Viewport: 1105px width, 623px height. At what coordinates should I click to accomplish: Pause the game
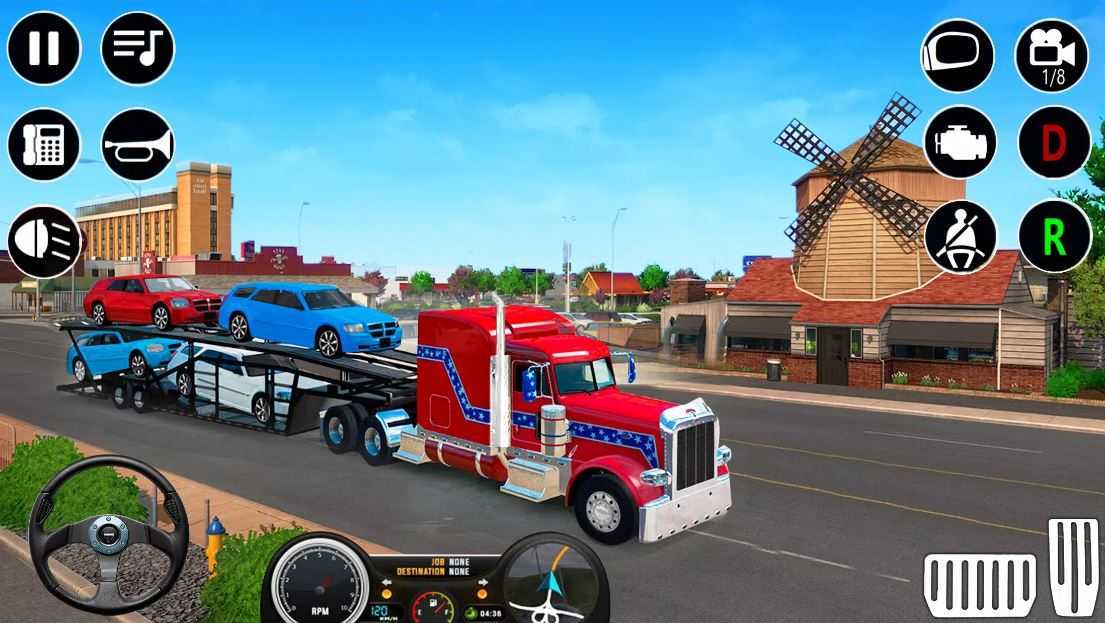(44, 48)
